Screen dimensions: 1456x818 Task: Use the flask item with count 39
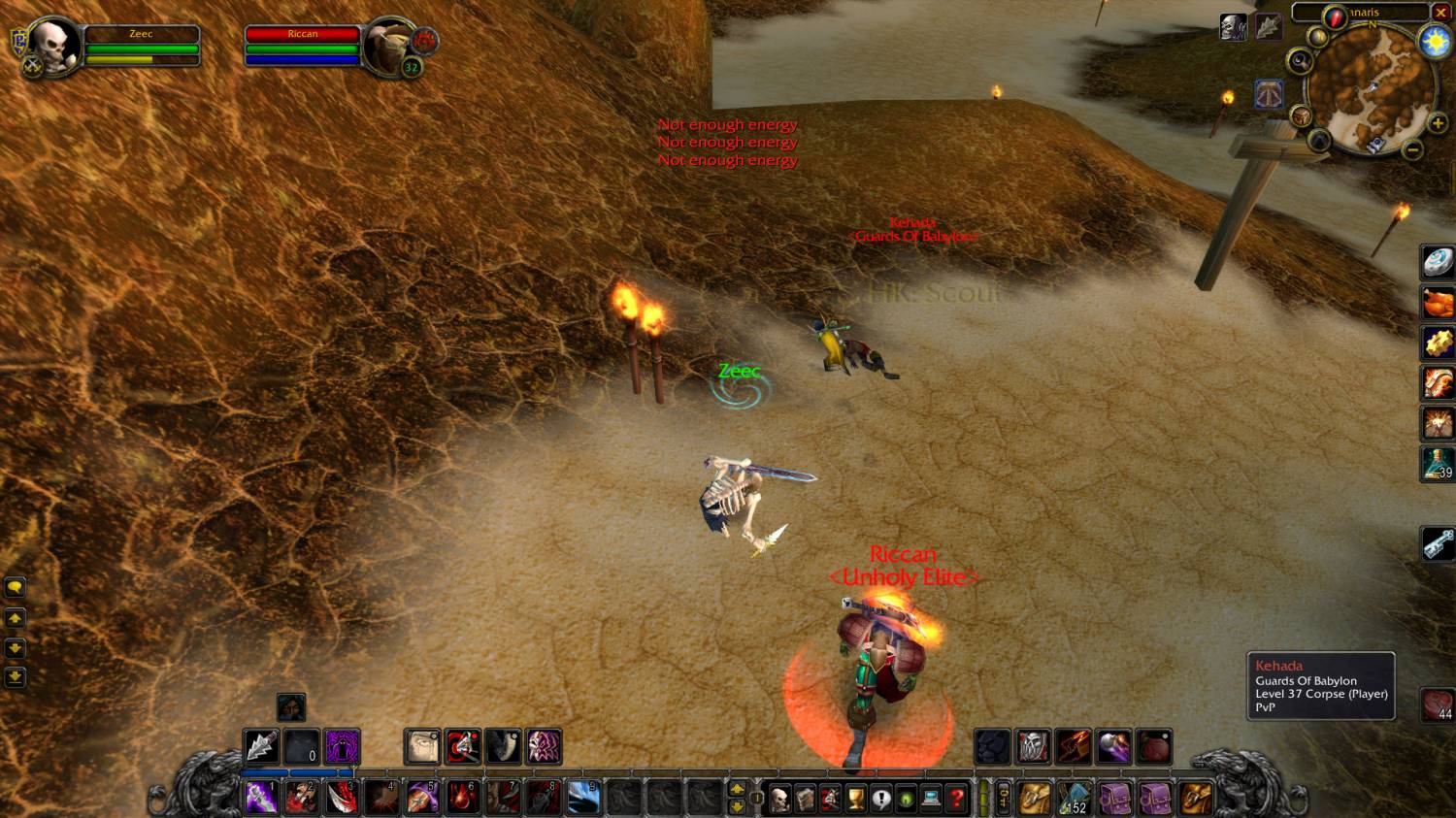click(x=1438, y=463)
